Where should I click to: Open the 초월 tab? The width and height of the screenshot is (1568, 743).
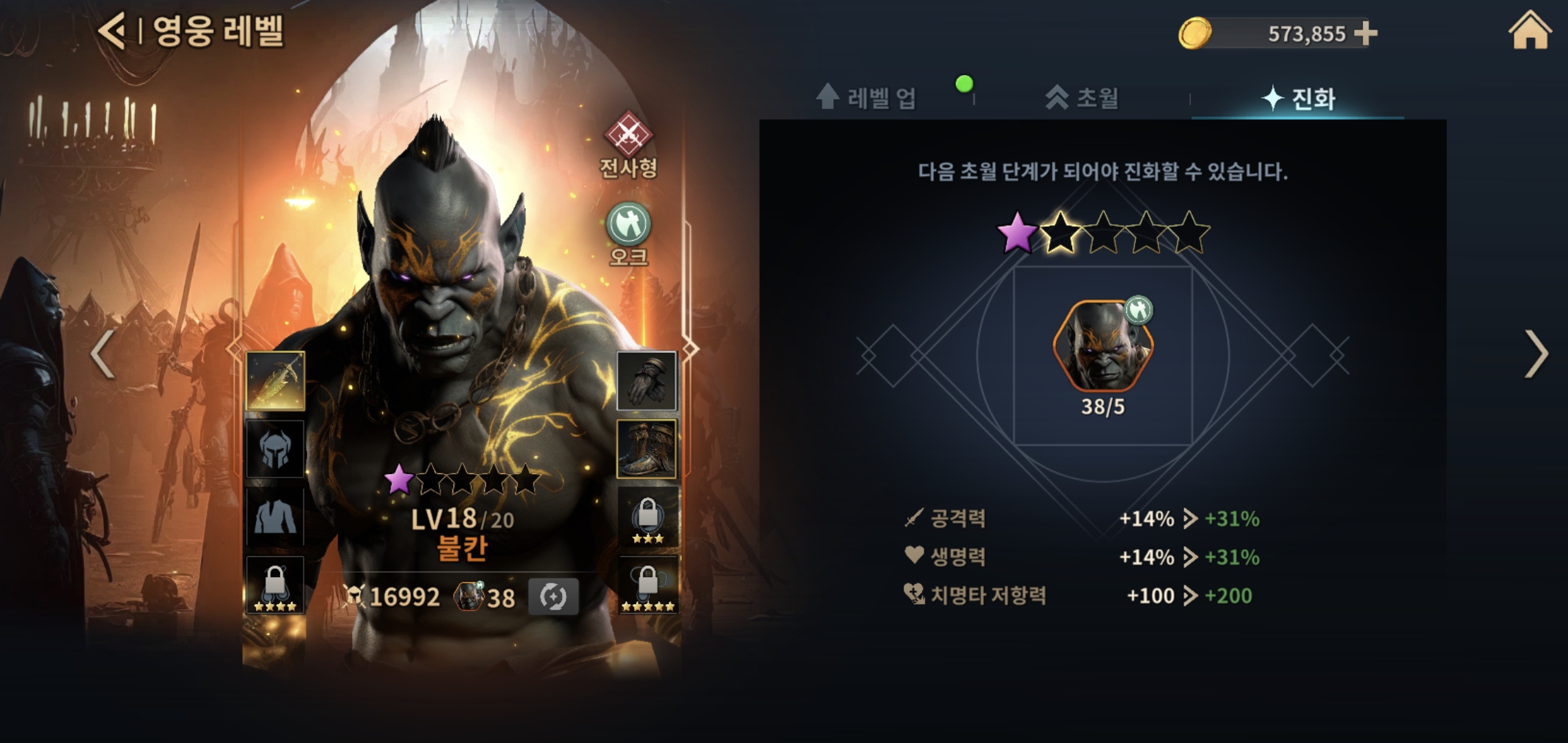(1082, 98)
